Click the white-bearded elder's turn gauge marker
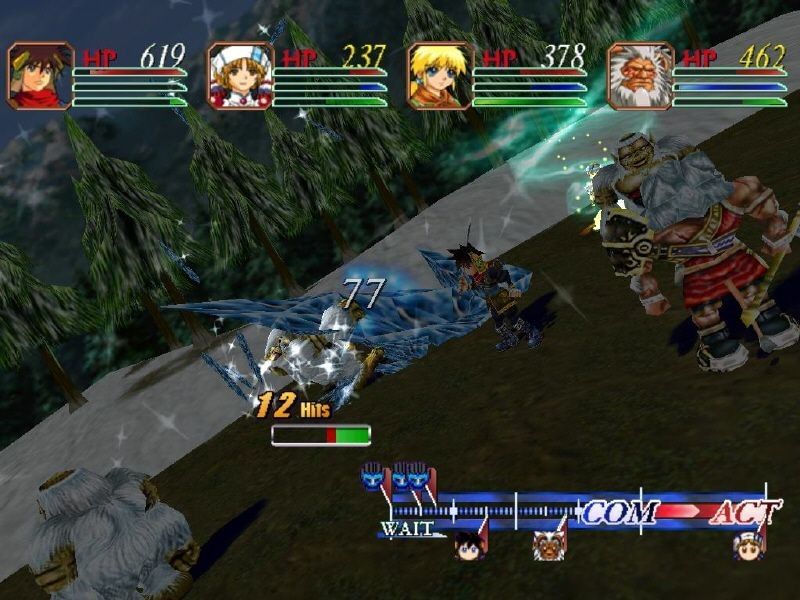 (x=548, y=545)
